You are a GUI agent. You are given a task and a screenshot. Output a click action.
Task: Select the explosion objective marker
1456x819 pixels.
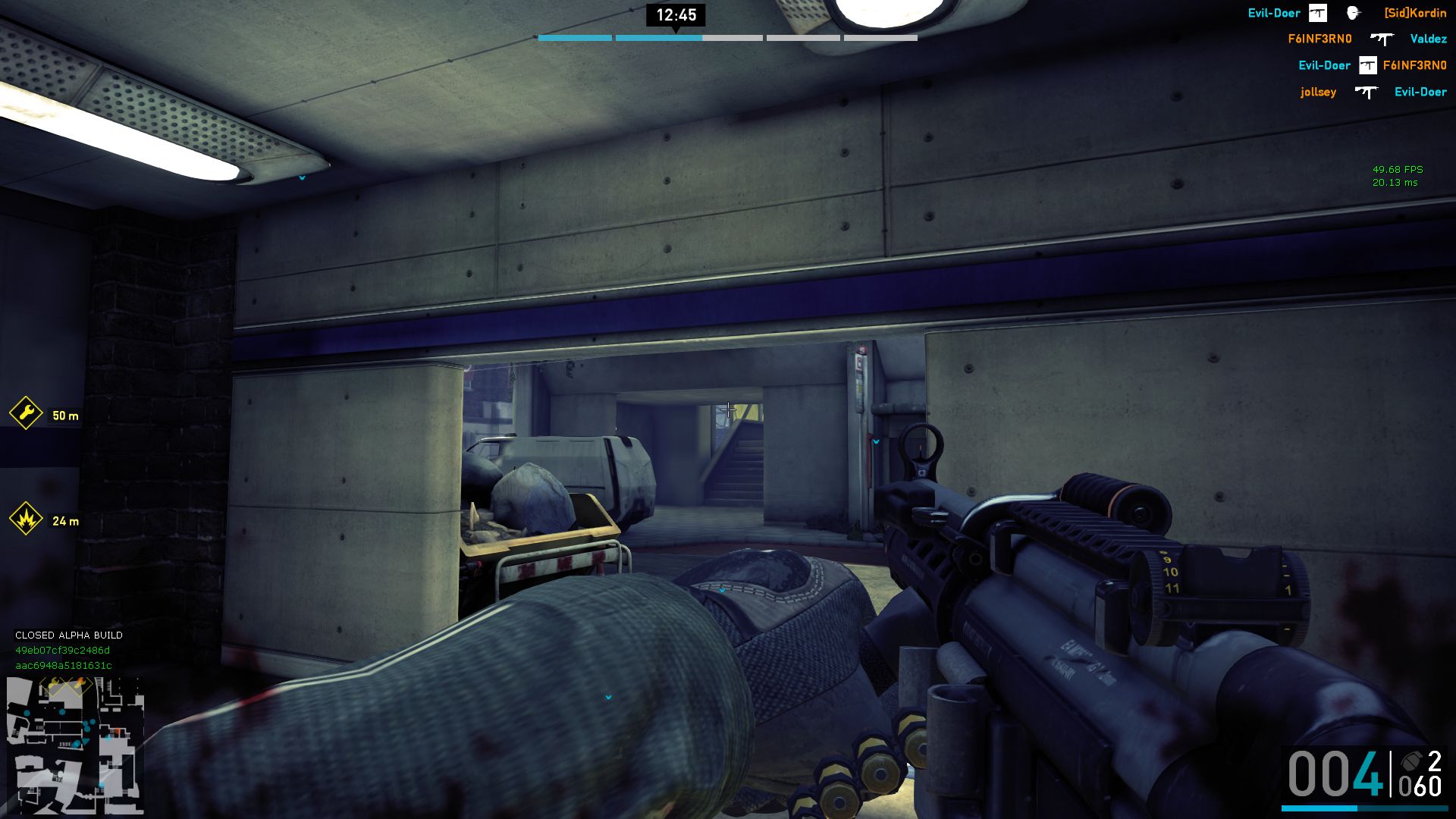pos(26,519)
